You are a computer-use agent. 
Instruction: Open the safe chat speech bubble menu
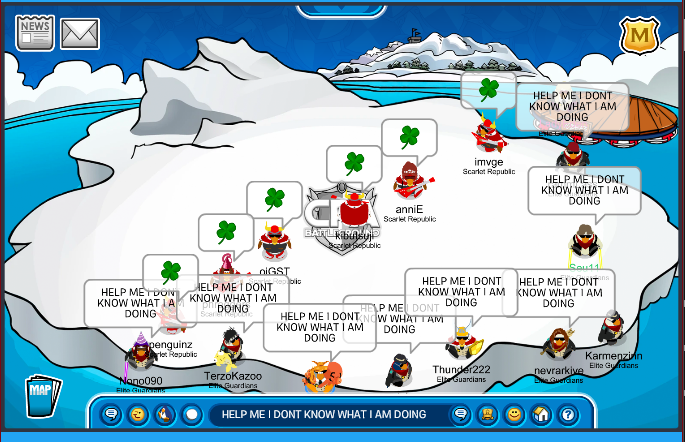pyautogui.click(x=111, y=414)
